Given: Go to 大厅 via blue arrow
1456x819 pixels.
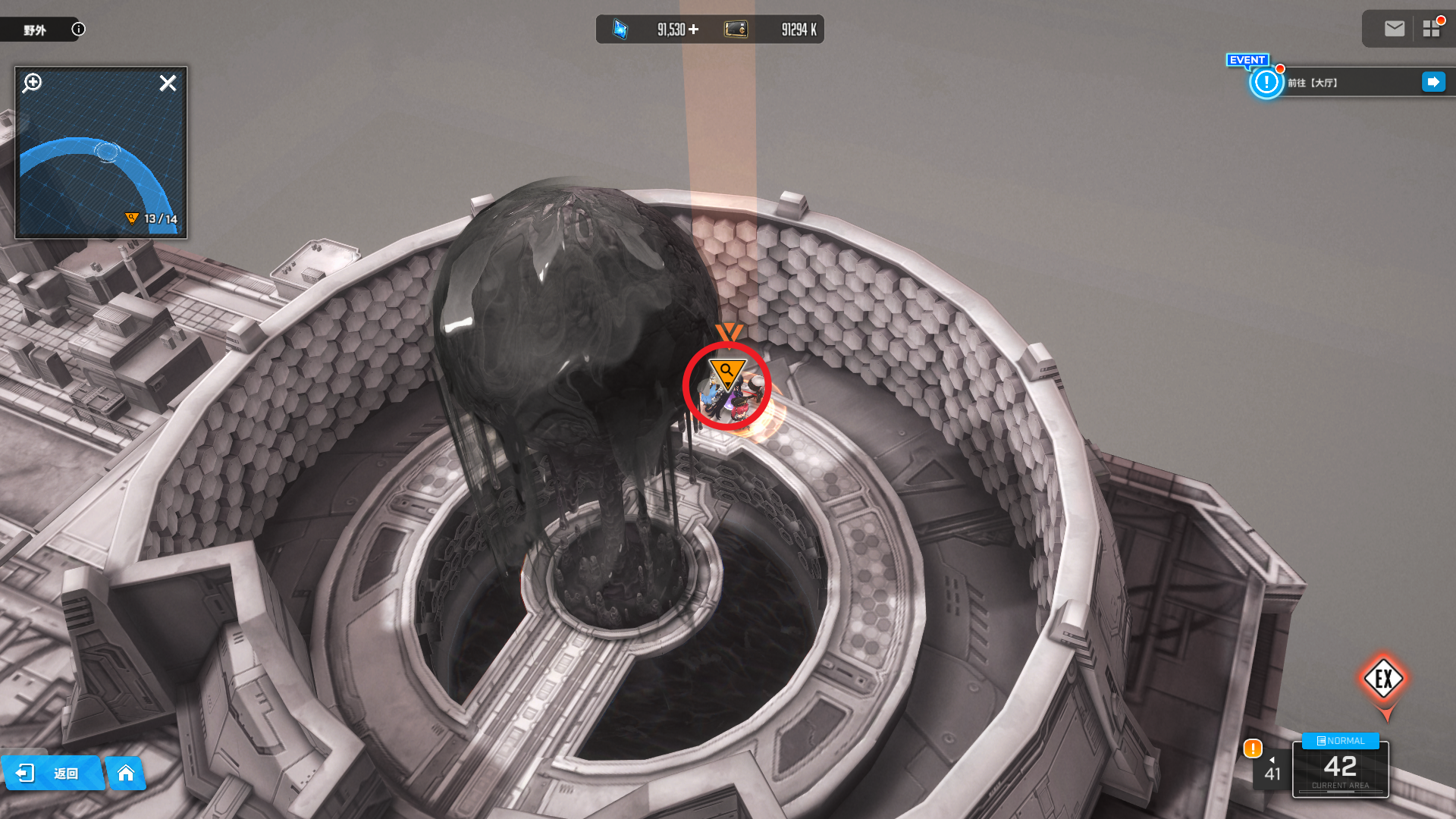Looking at the screenshot, I should coord(1433,82).
